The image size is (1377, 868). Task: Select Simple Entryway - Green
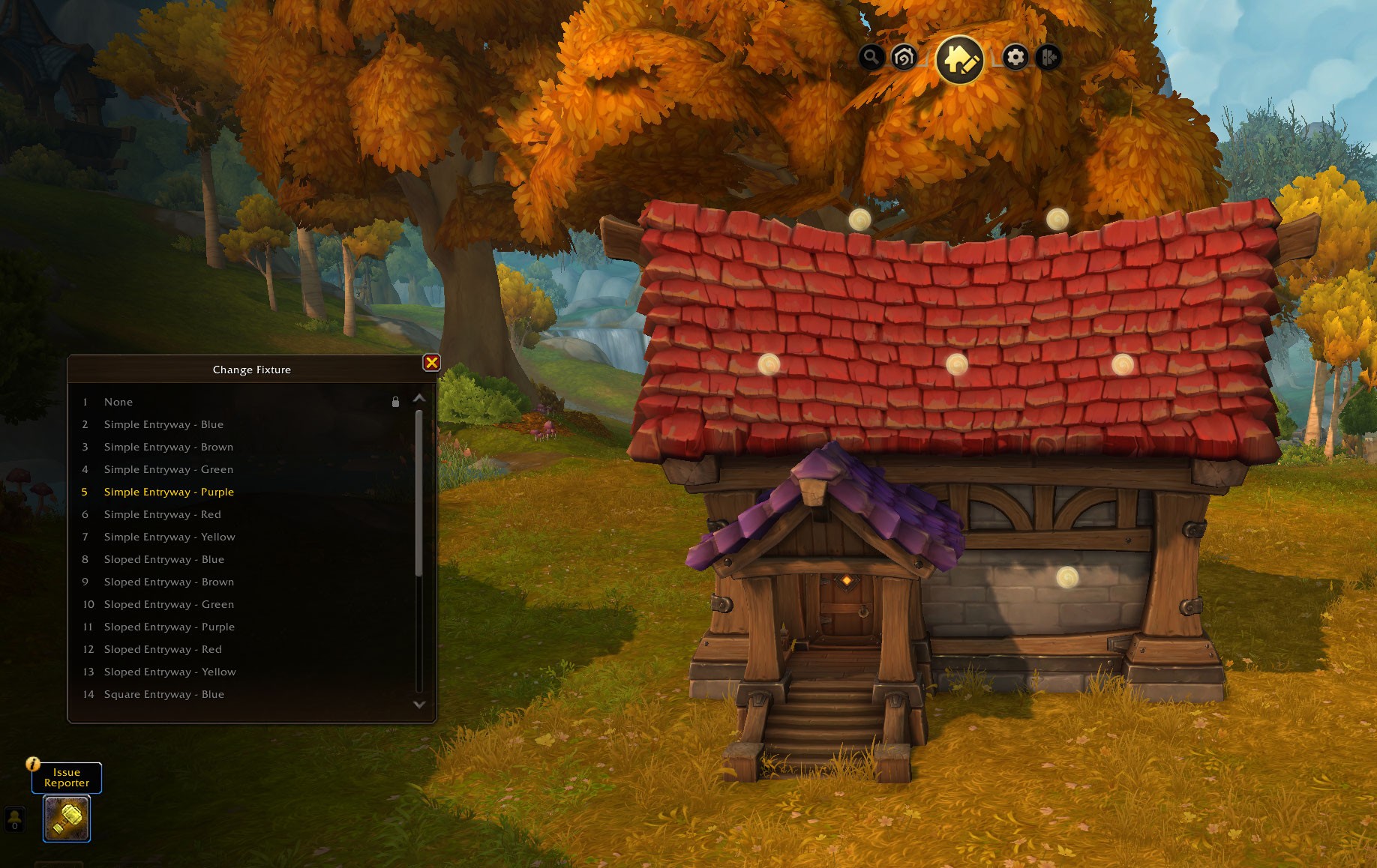[x=169, y=469]
